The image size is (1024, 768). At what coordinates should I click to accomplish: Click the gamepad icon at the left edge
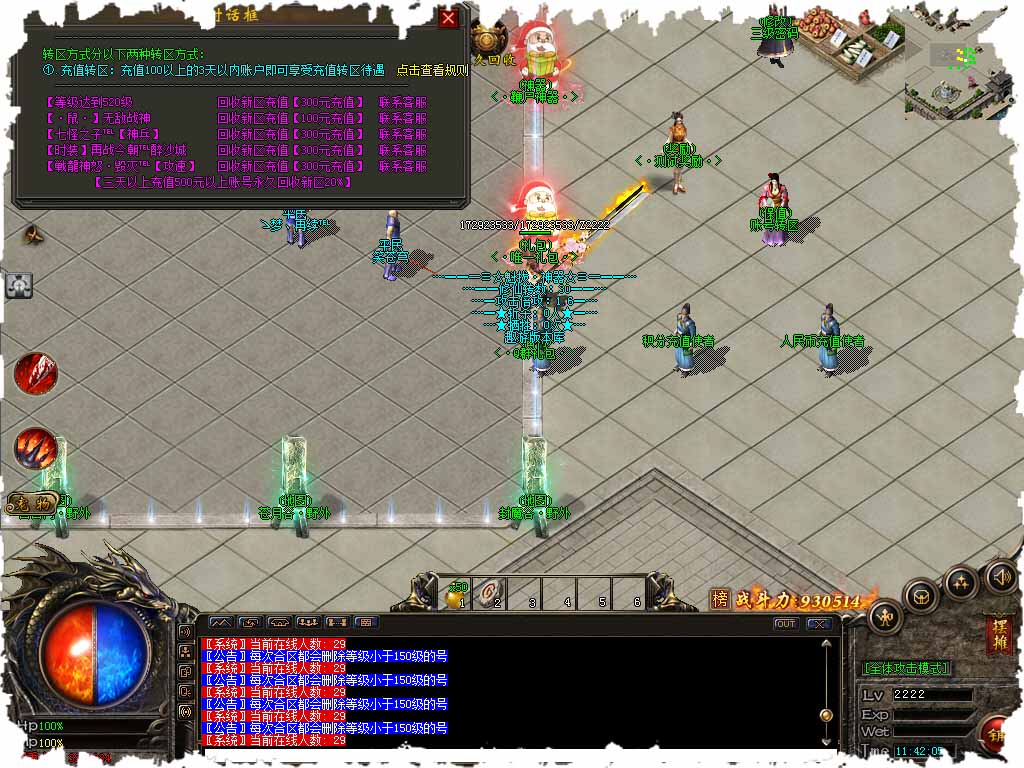pyautogui.click(x=19, y=286)
